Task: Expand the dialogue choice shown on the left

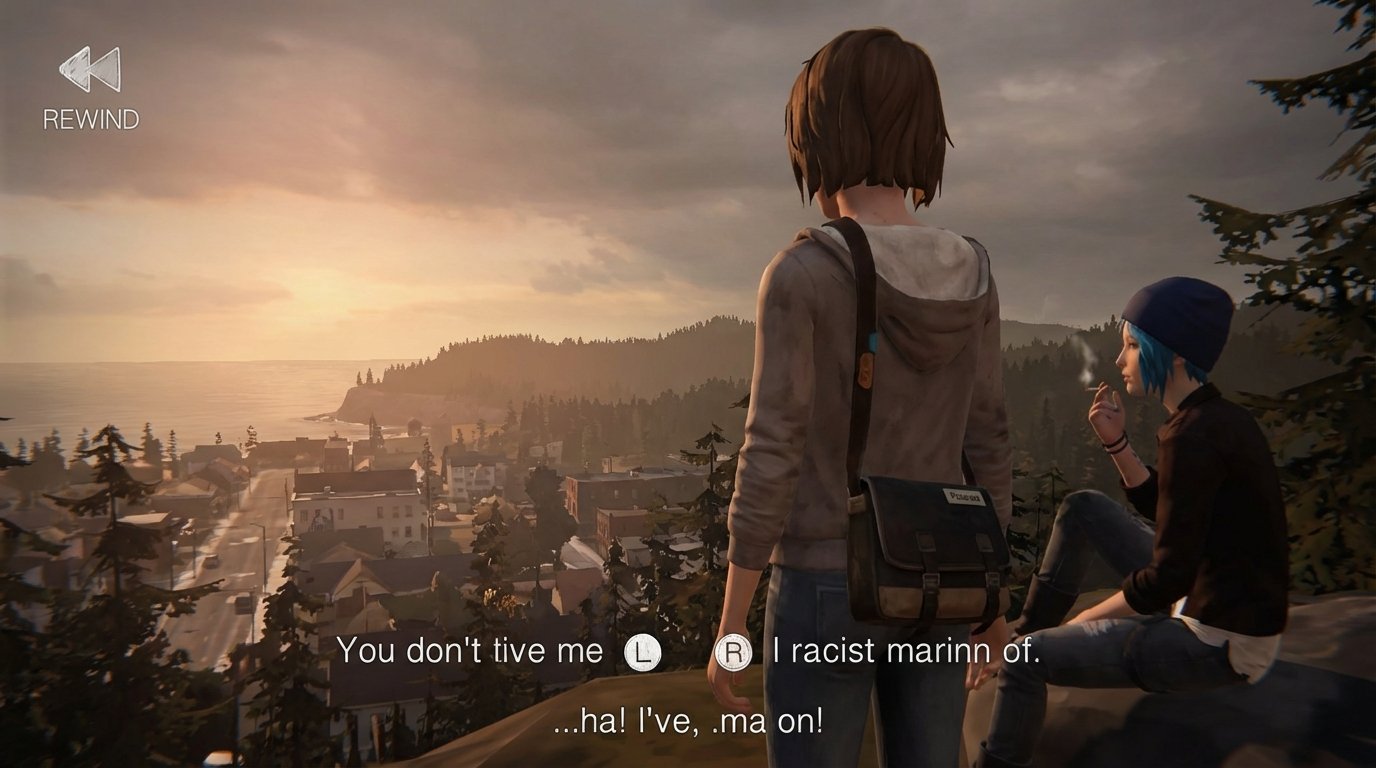Action: coord(490,652)
